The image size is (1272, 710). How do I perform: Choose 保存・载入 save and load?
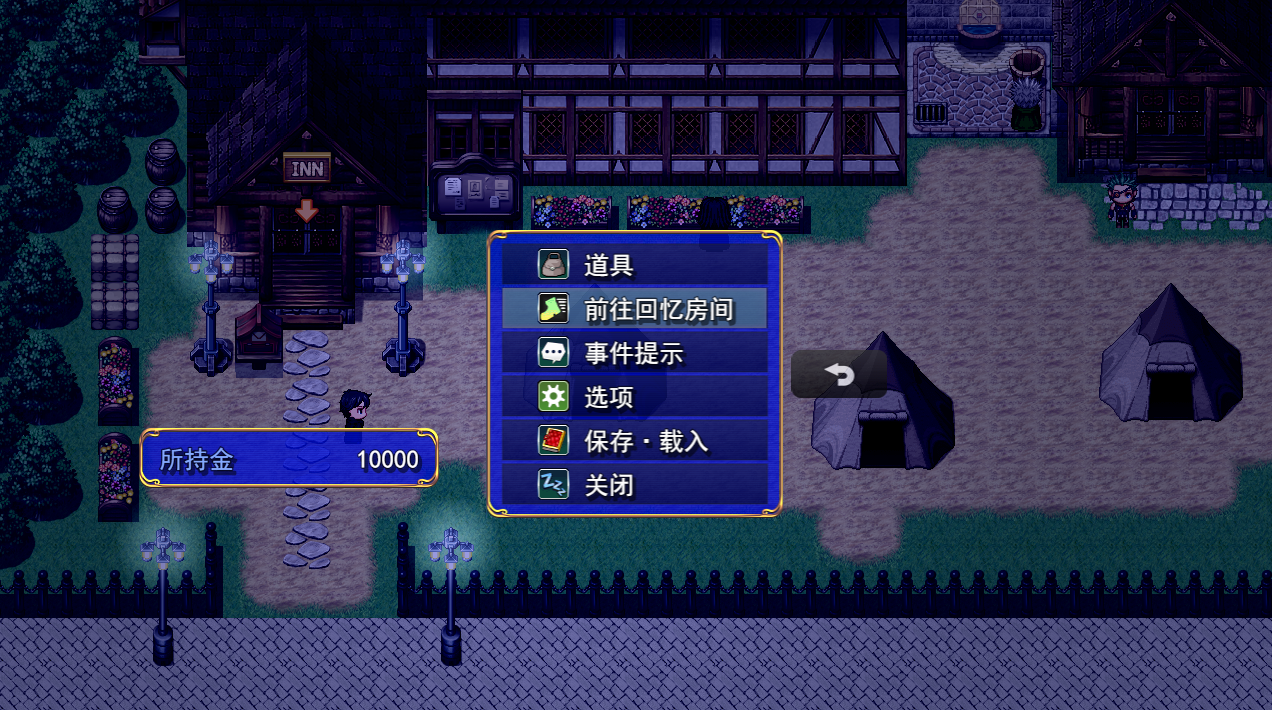click(x=634, y=441)
